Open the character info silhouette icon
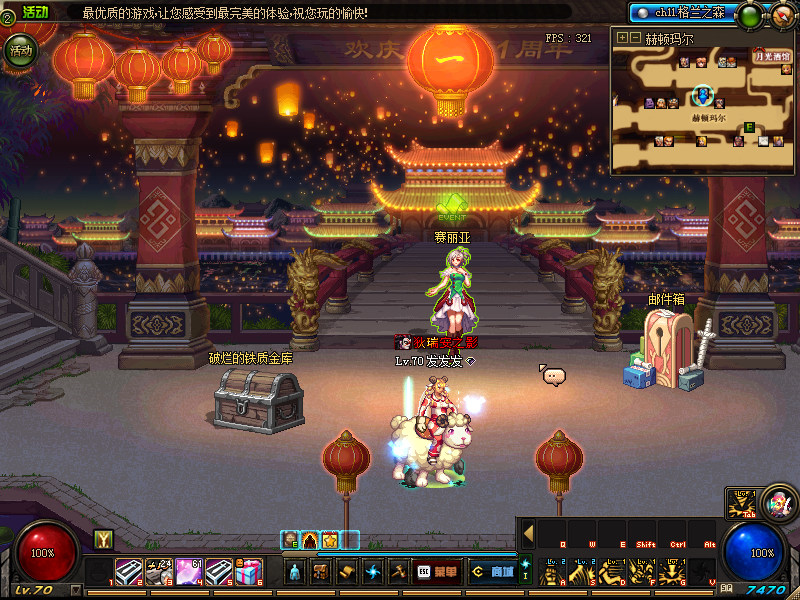Screen dimensions: 800x600 (296, 572)
